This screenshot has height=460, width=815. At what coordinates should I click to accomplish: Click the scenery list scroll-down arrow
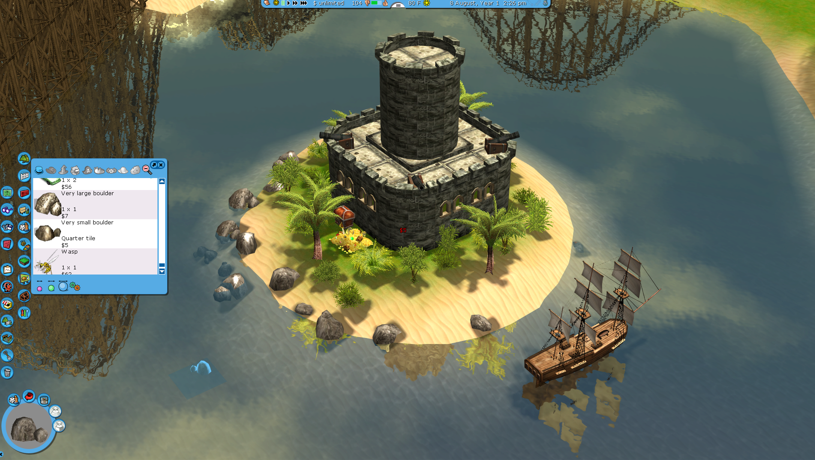(162, 271)
